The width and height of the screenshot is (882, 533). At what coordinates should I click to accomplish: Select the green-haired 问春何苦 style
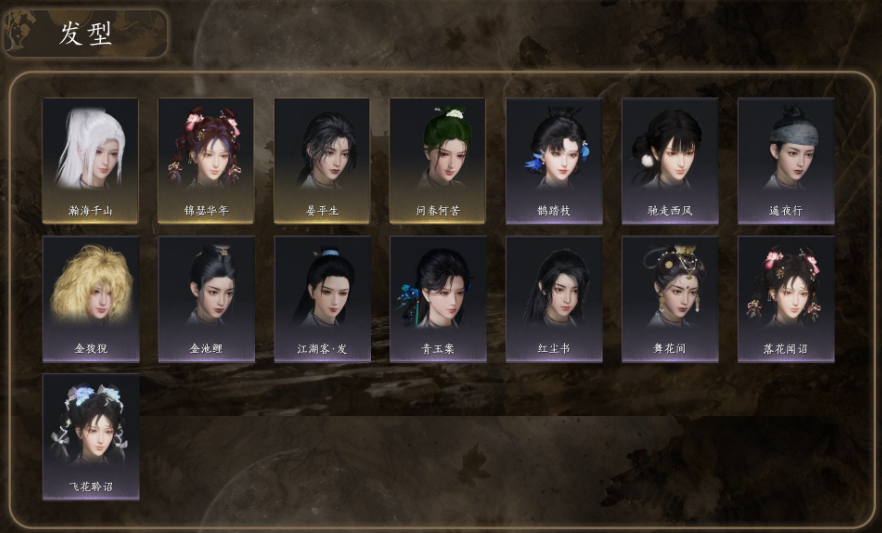coord(437,160)
